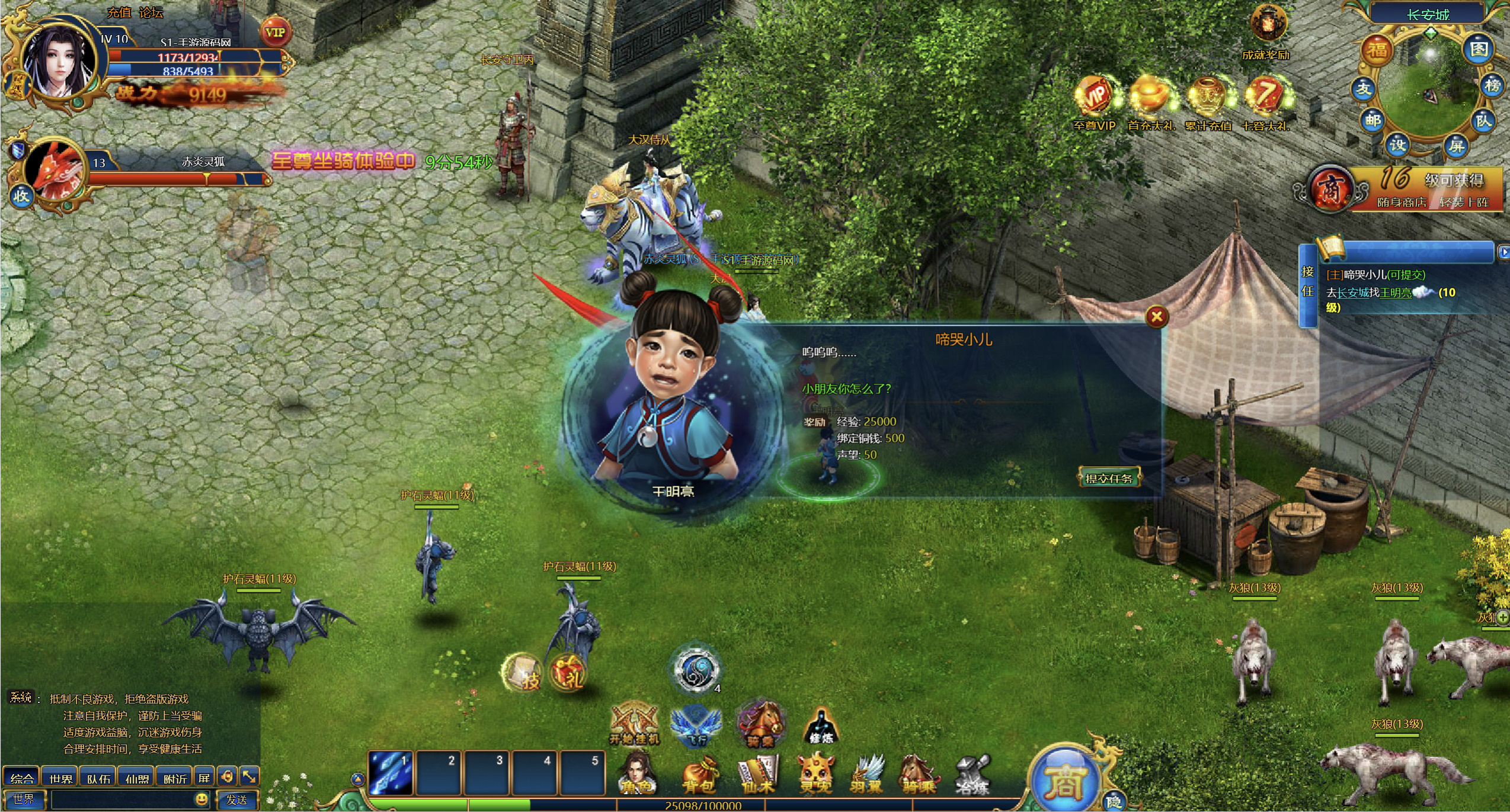The height and width of the screenshot is (812, 1510).
Task: Open the 背包 bag icon
Action: pyautogui.click(x=700, y=775)
